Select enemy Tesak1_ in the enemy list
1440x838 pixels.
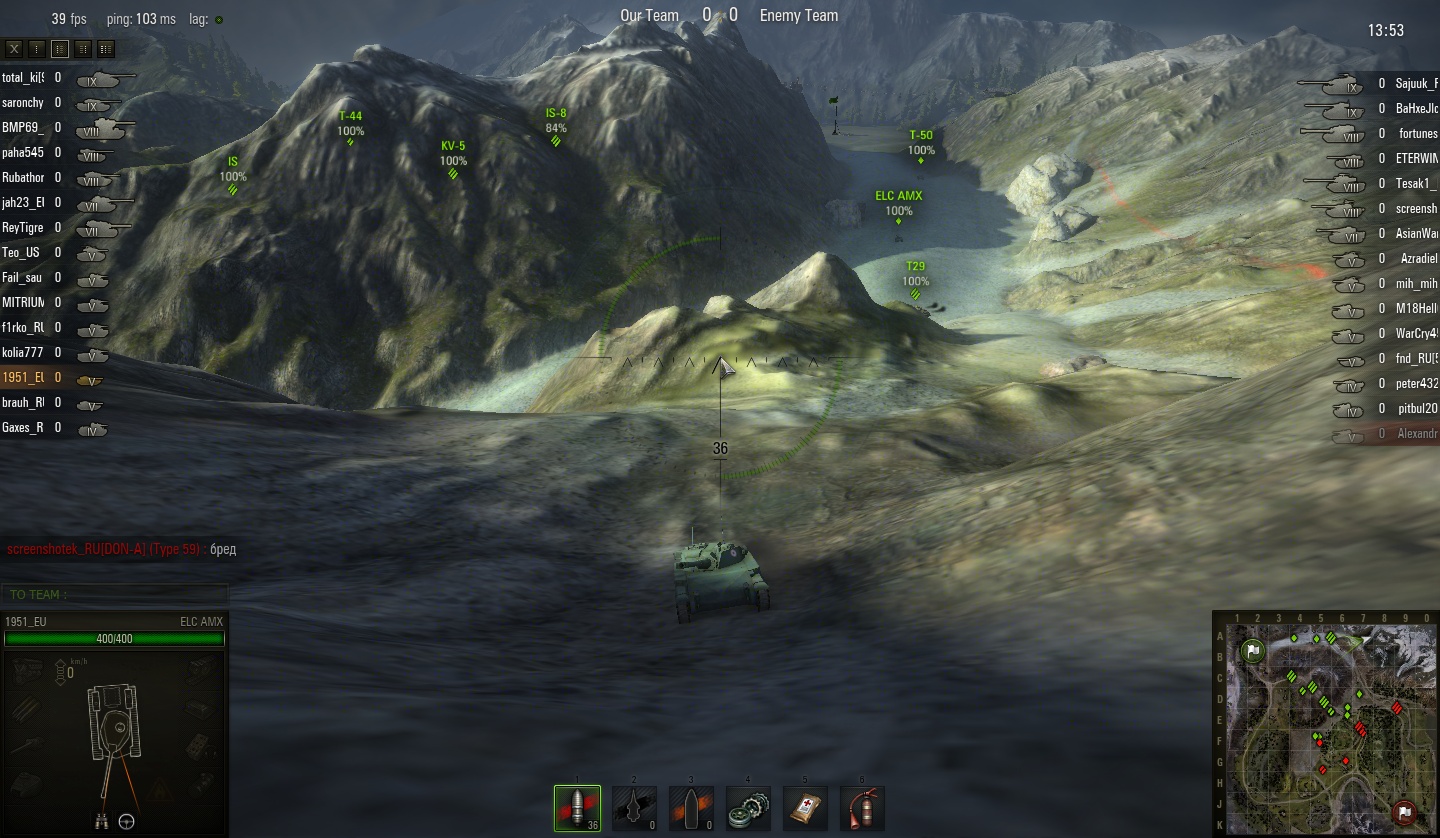click(x=1415, y=184)
